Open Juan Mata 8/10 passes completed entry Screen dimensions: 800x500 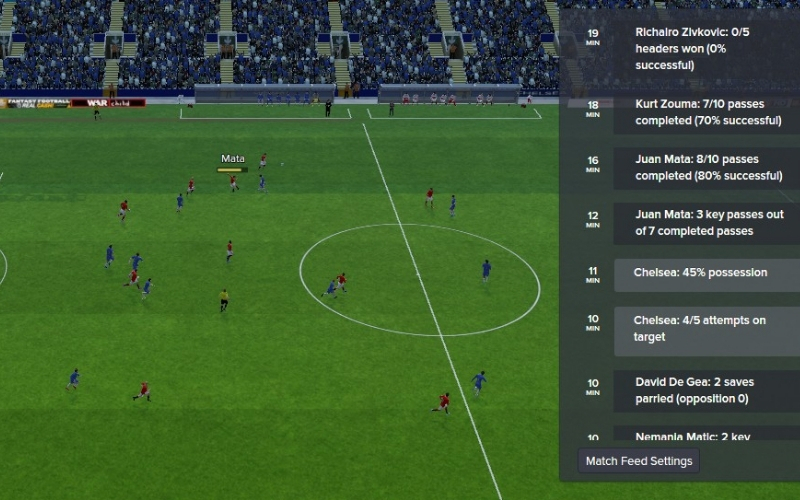[x=706, y=167]
